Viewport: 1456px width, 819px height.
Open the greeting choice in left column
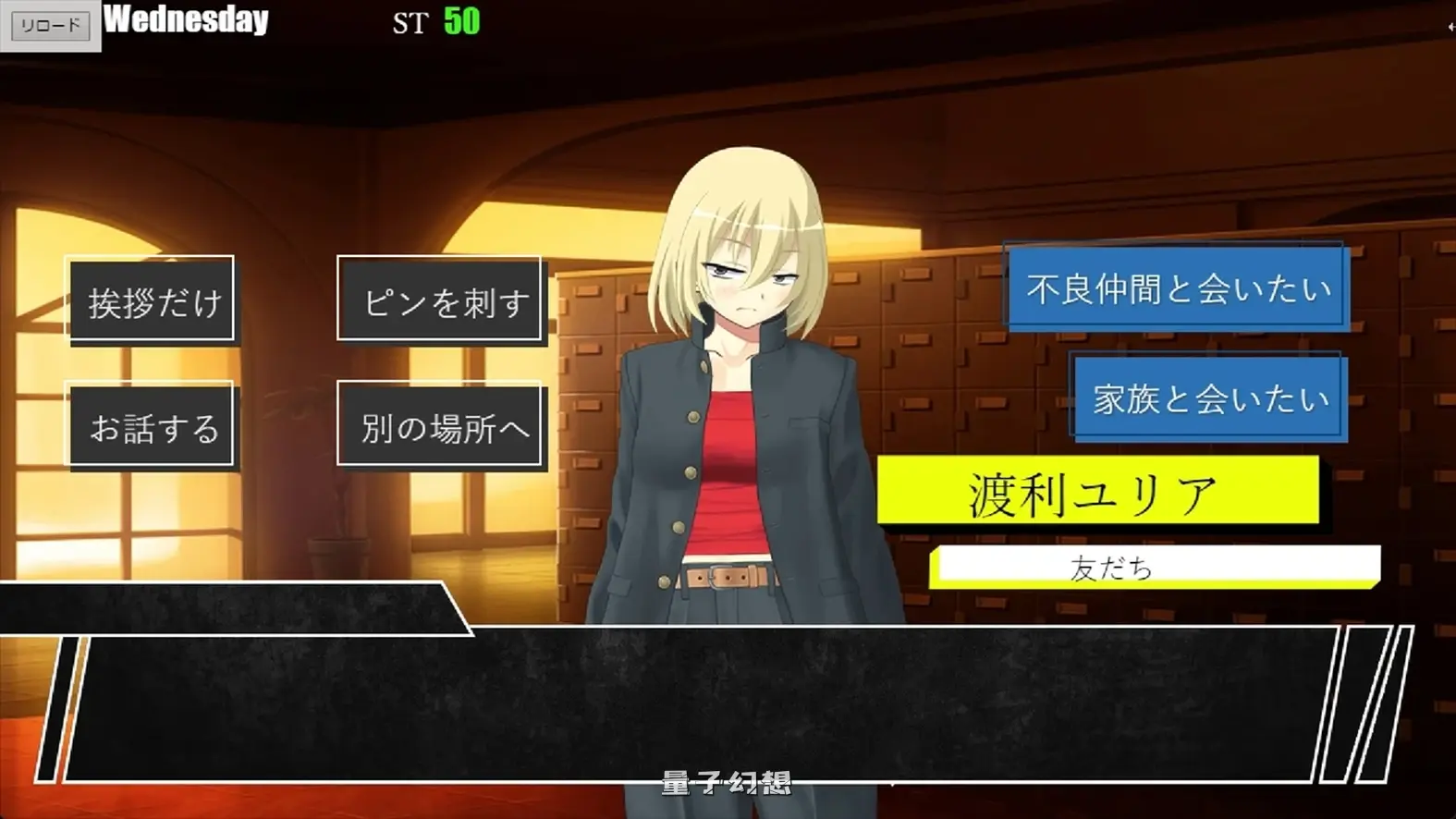[x=152, y=299]
